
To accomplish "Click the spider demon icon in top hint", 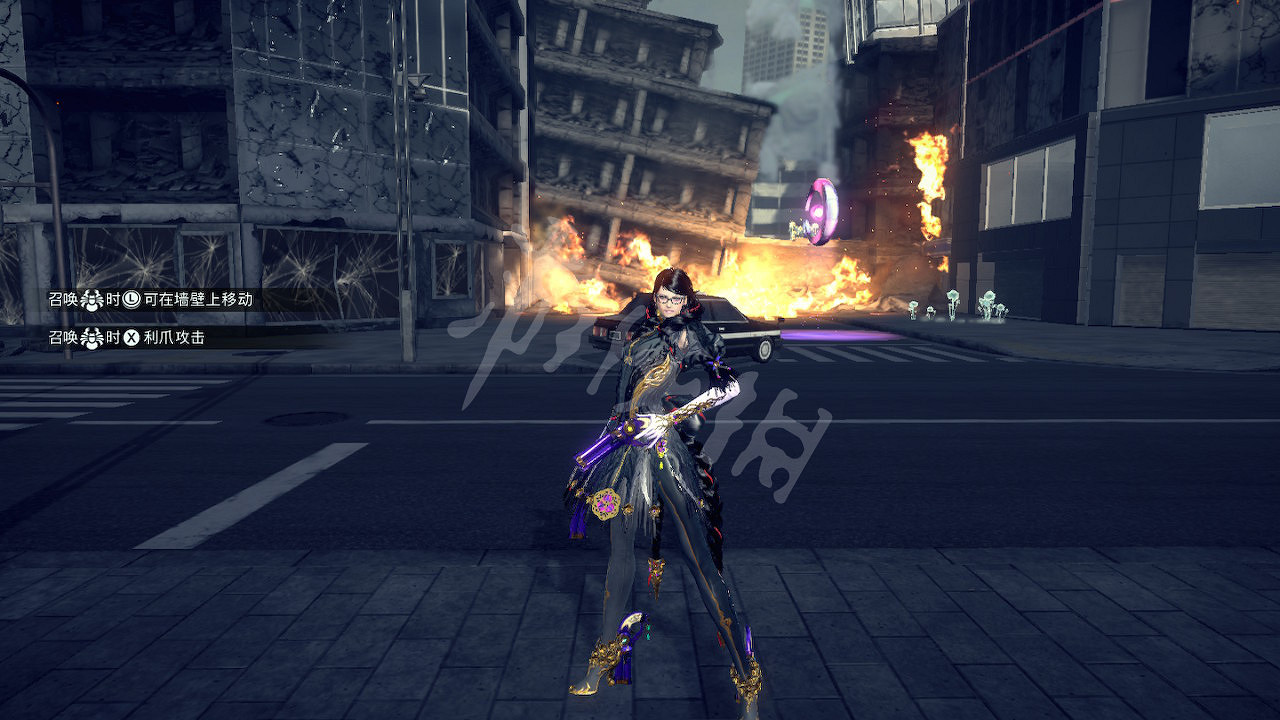I will (x=92, y=300).
